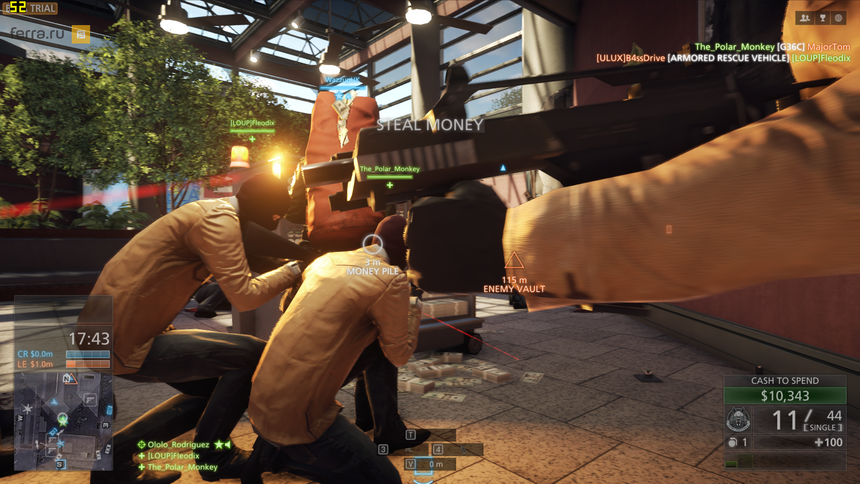
Task: Click the Cash To Spend panel
Action: click(785, 390)
